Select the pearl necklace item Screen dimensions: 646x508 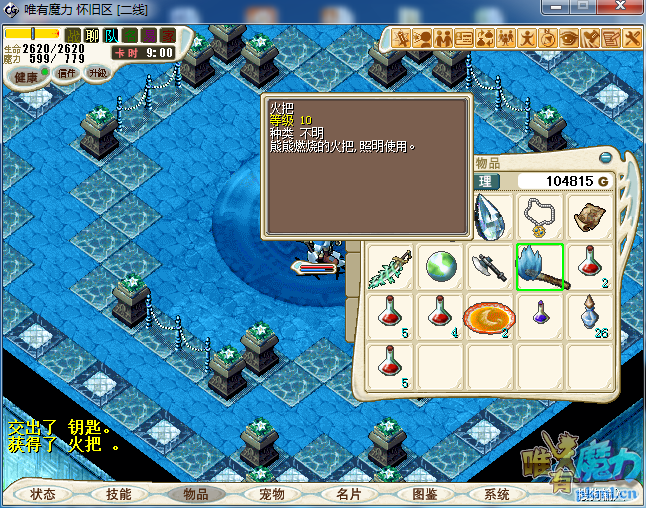pos(540,216)
